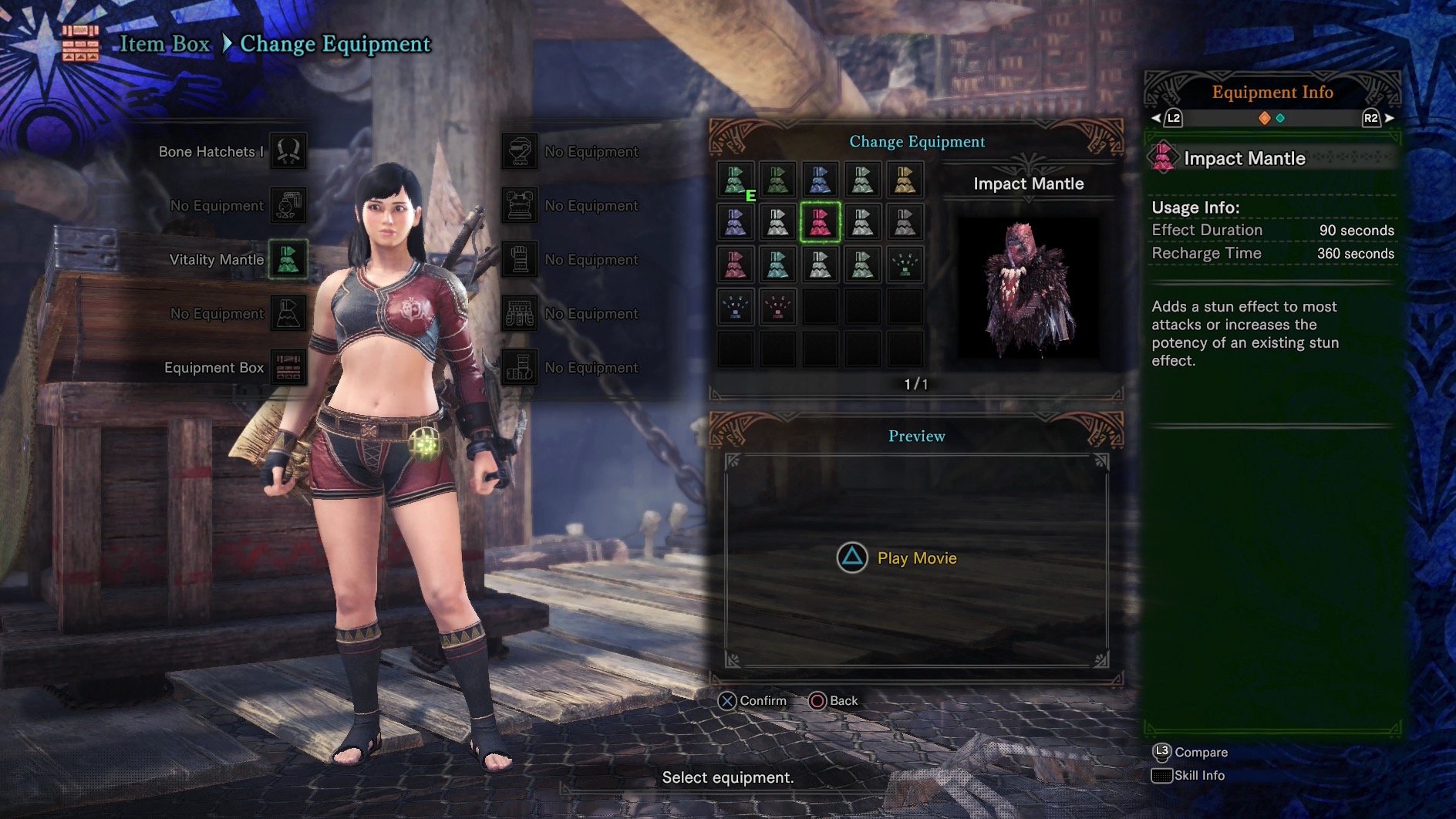Open the empty charm slot

point(288,205)
